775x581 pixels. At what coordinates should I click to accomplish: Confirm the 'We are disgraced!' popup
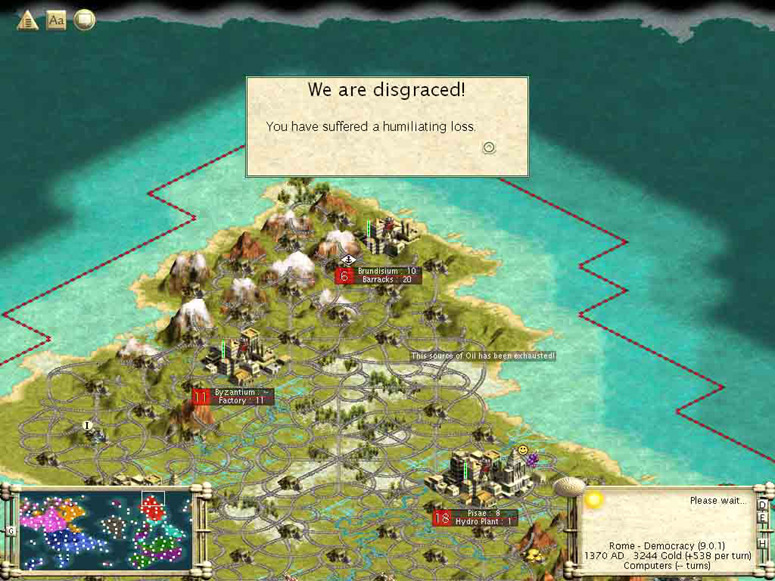tap(489, 148)
